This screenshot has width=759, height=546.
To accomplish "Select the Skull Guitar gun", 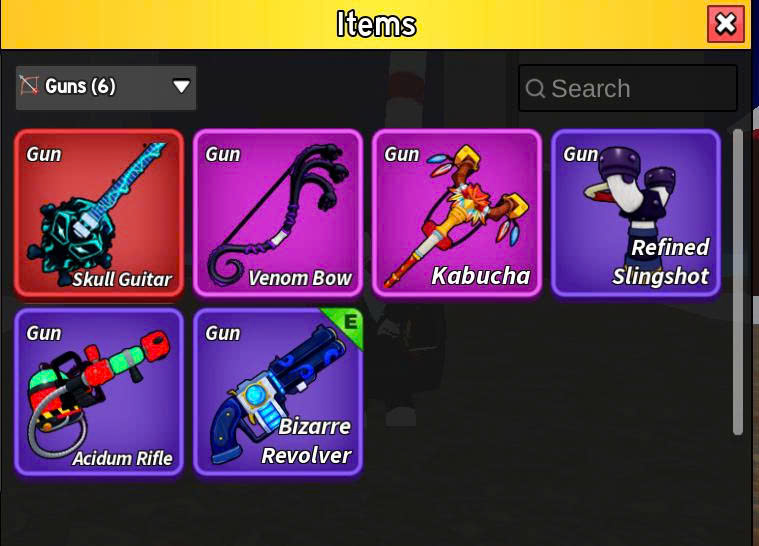I will 99,213.
